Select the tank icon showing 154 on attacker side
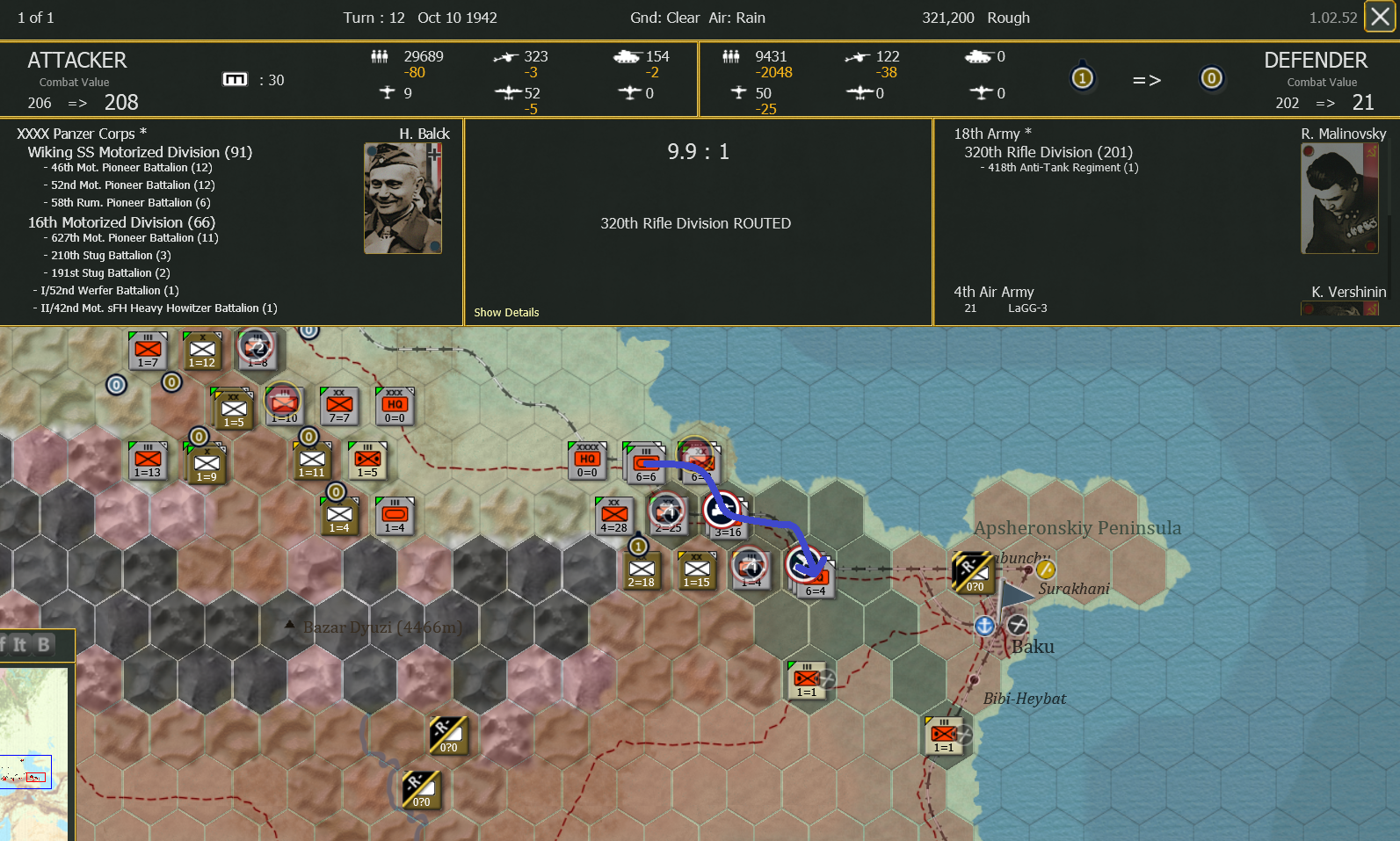The image size is (1400, 841). point(627,56)
